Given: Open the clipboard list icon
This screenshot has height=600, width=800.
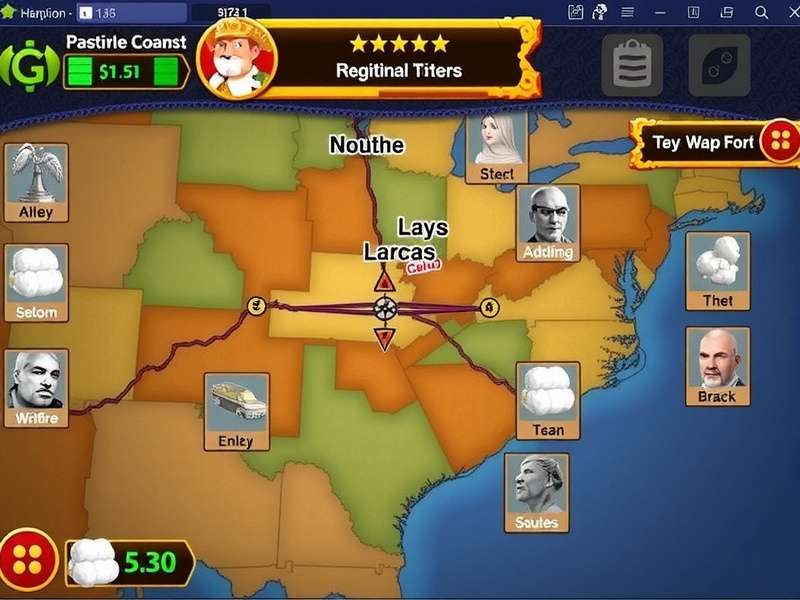Looking at the screenshot, I should pos(631,65).
